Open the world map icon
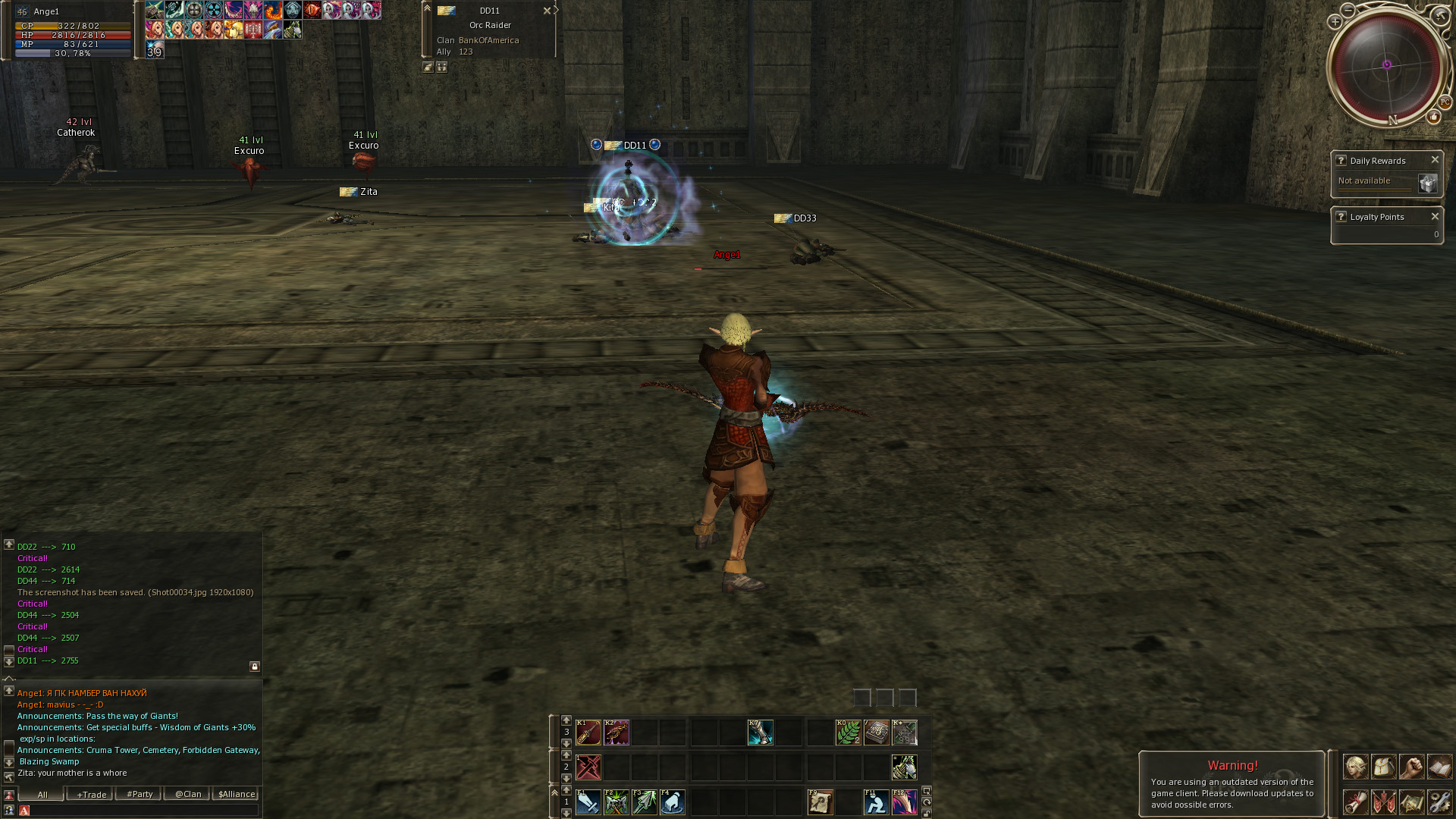 [x=1411, y=802]
